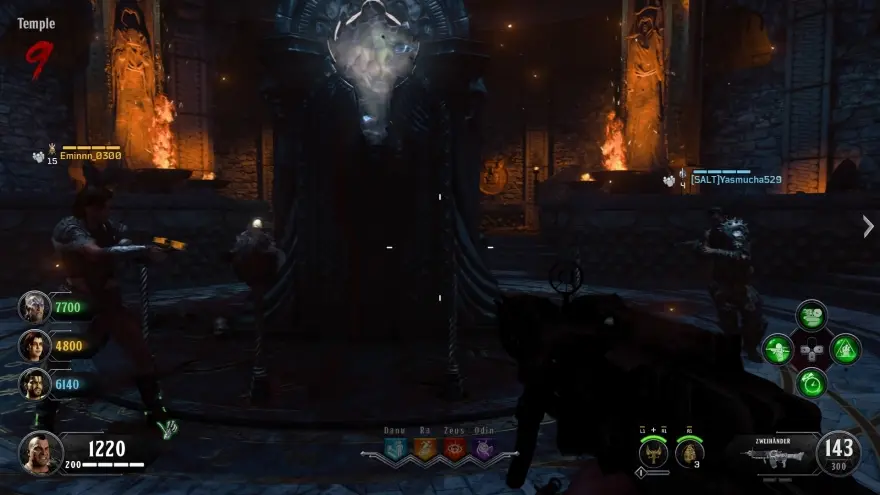880x495 pixels.
Task: Select the Odin perk banner
Action: click(x=484, y=448)
